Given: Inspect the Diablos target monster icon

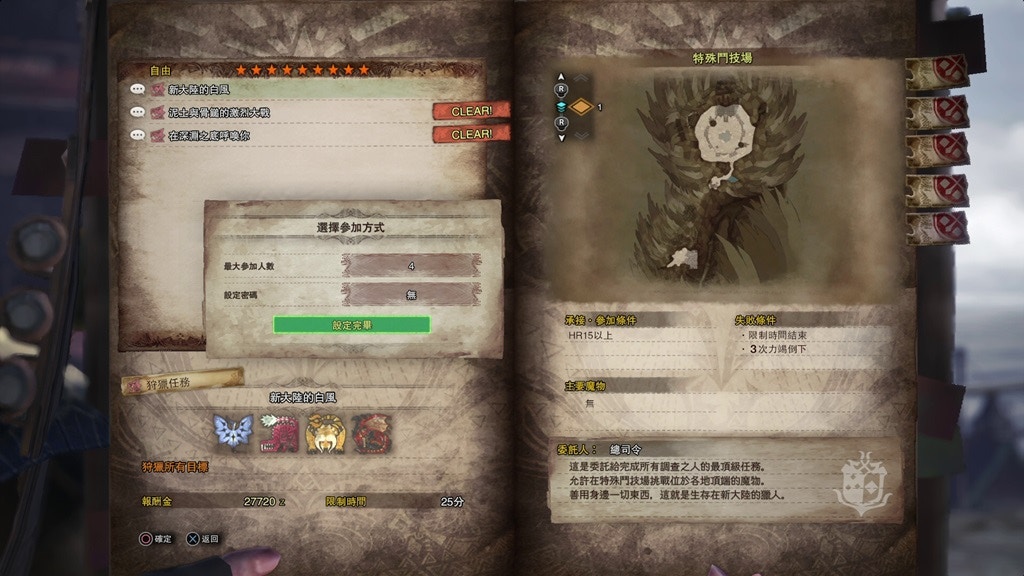Looking at the screenshot, I should click(x=325, y=433).
